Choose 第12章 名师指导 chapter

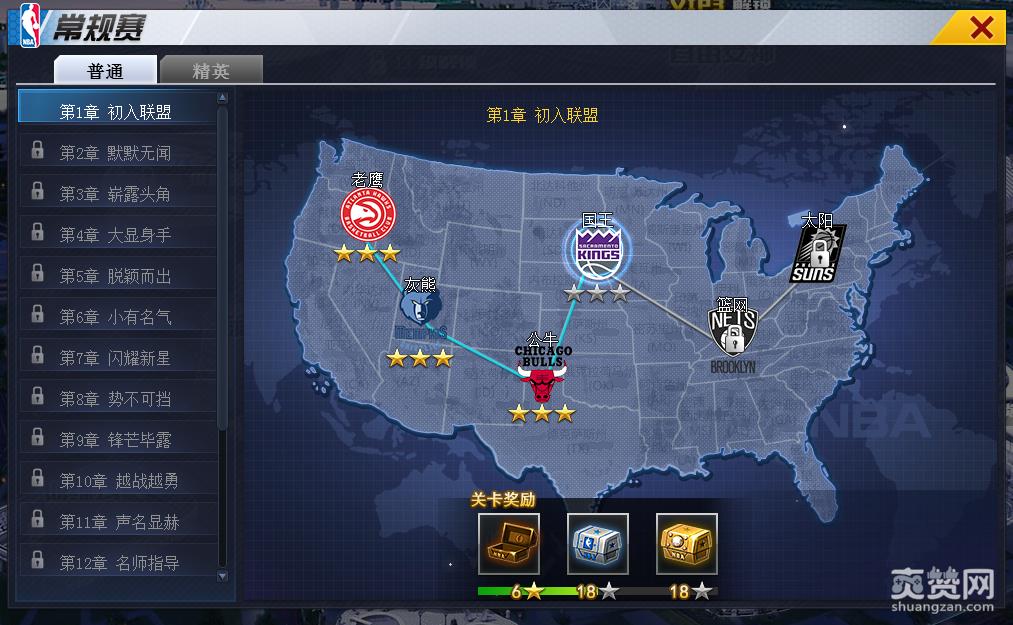tap(116, 563)
